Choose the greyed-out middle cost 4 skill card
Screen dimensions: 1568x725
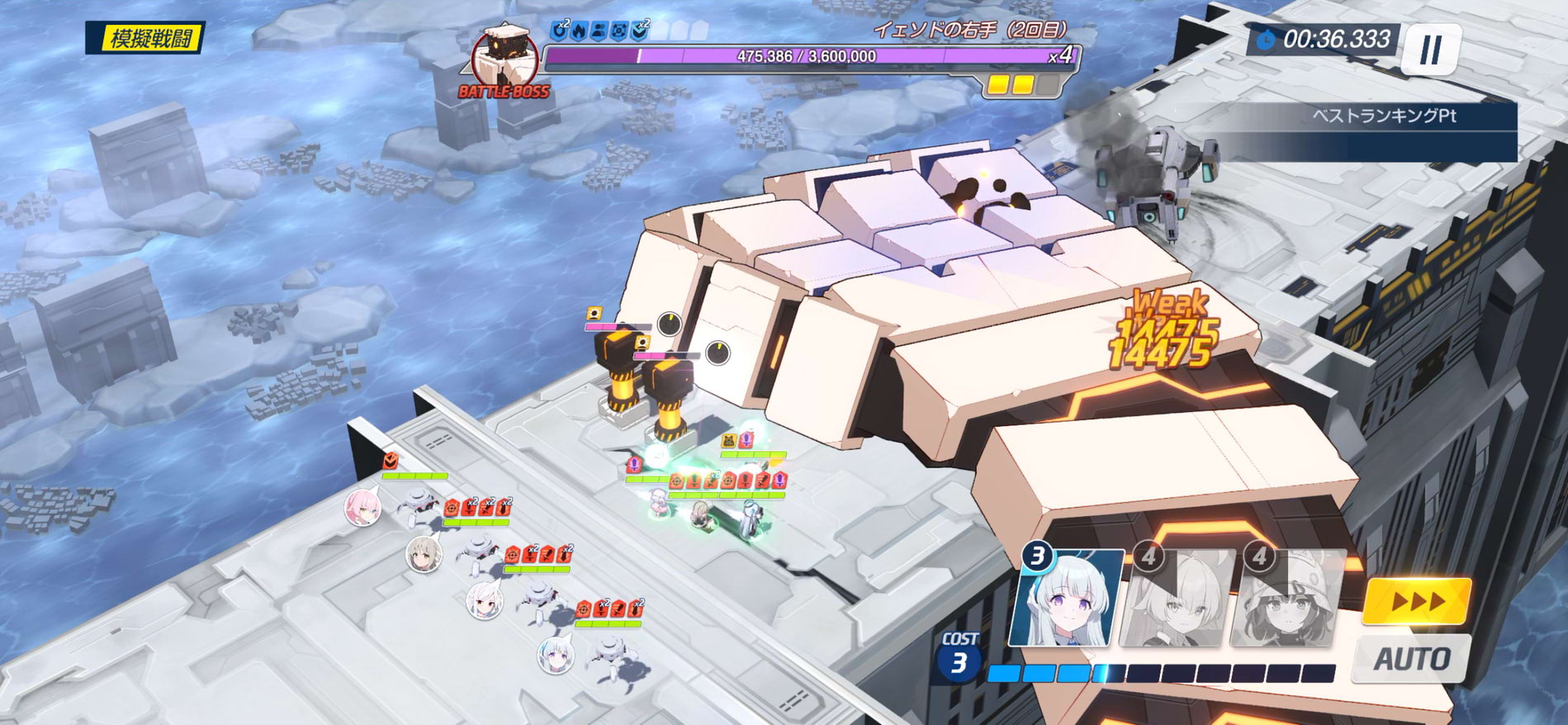pos(1177,599)
